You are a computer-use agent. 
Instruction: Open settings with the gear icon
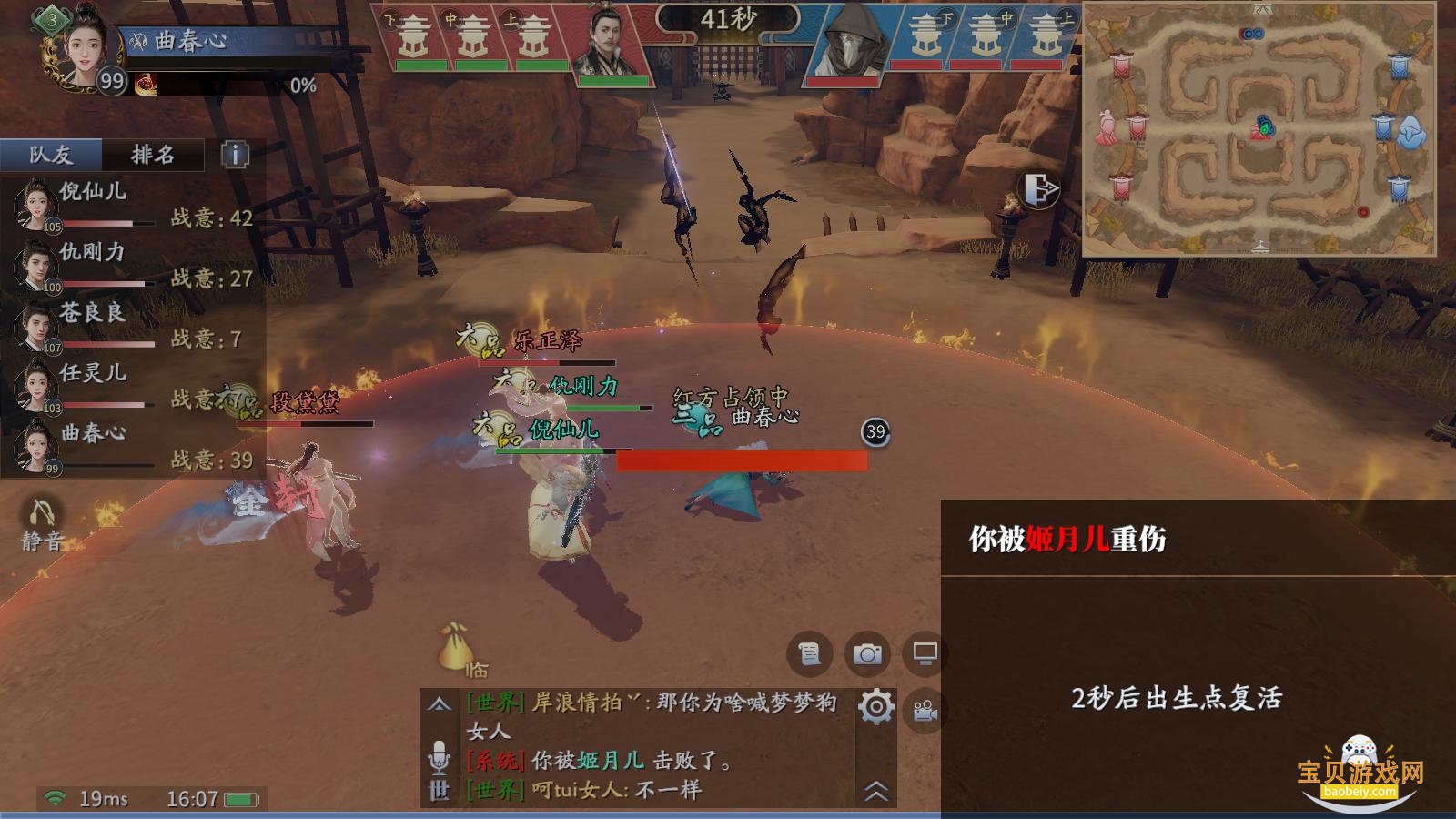(876, 707)
